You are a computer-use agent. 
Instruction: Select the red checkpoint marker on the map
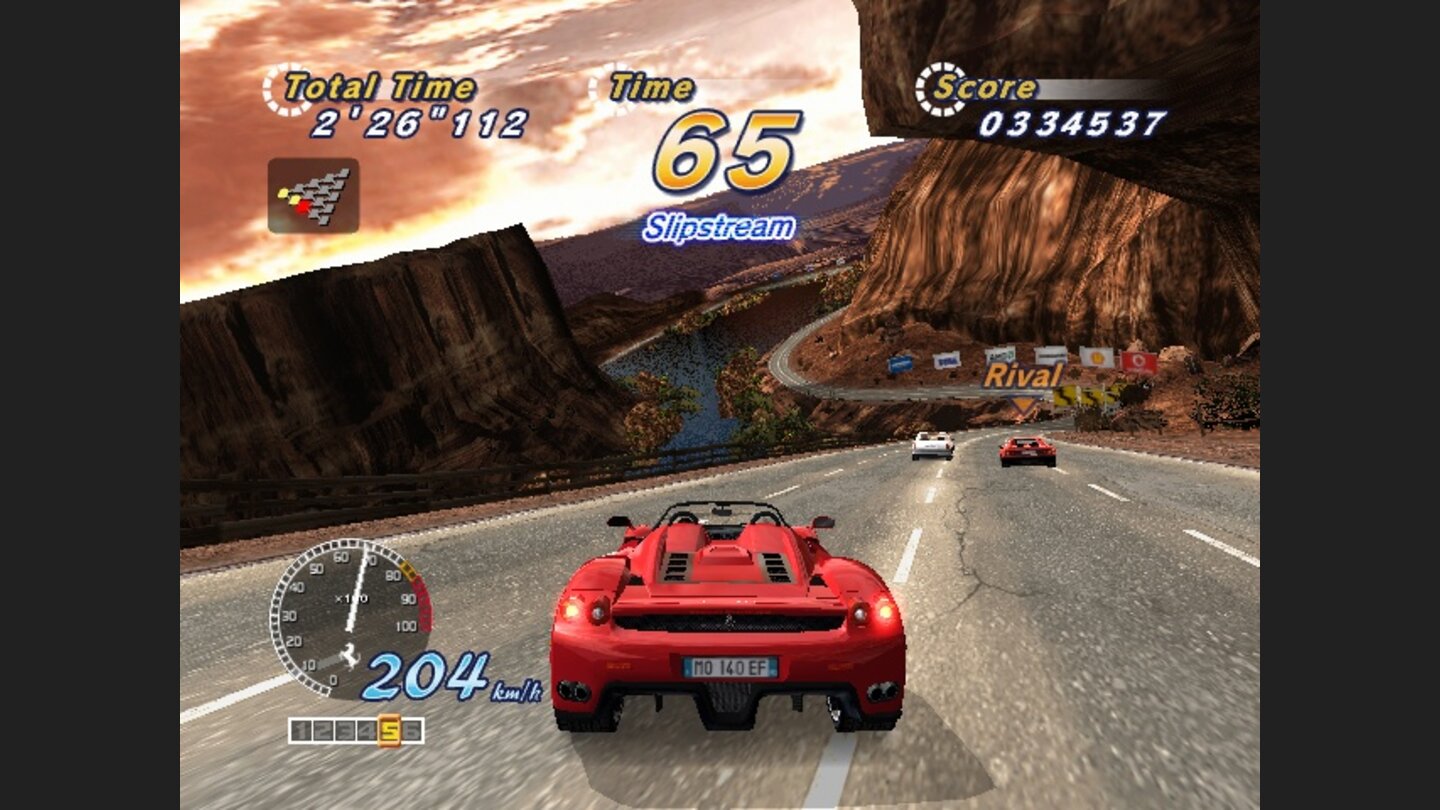(x=302, y=206)
